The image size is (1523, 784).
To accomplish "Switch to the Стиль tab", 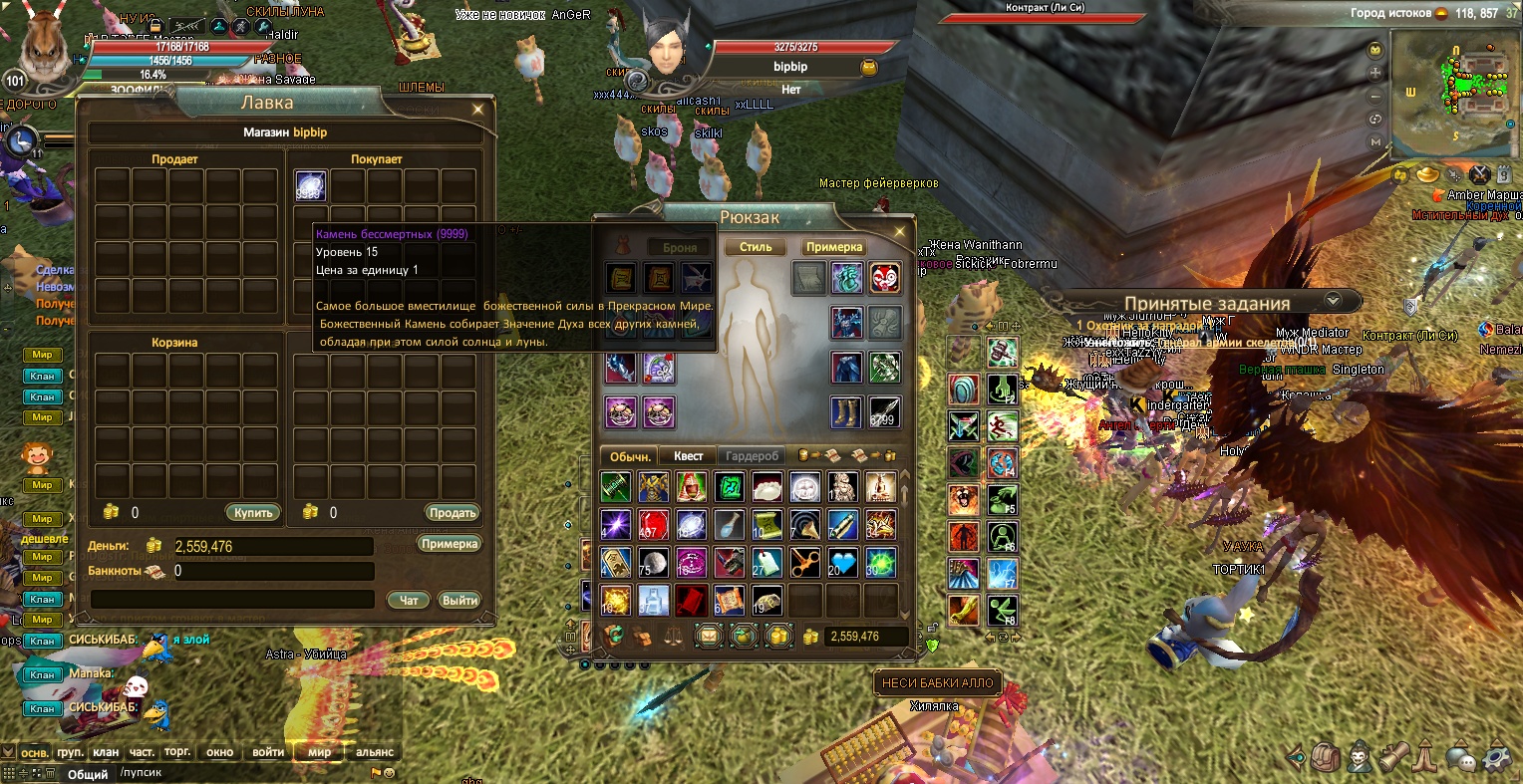I will (756, 247).
